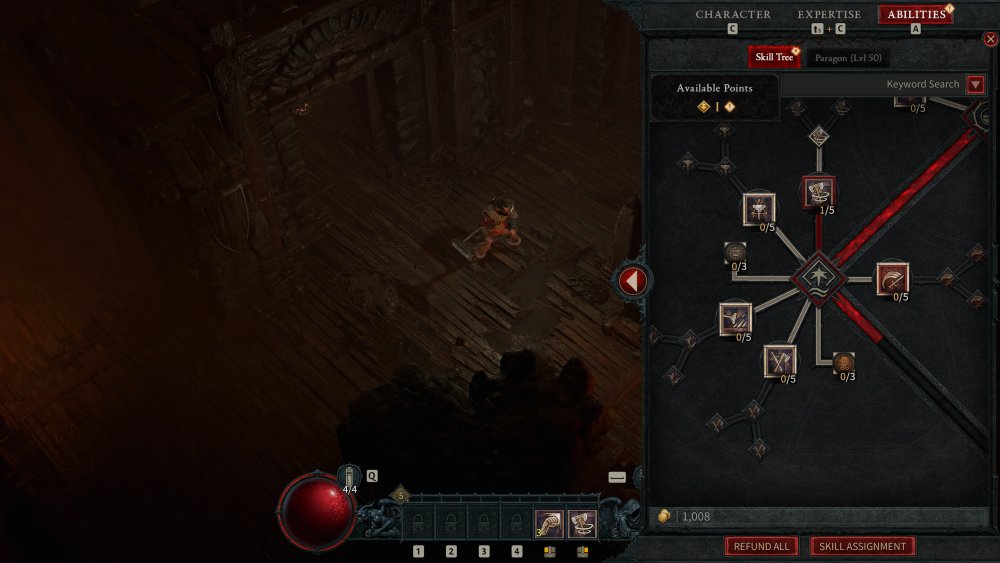Choose the red curved-slash skill node
The height and width of the screenshot is (563, 1000).
(892, 278)
